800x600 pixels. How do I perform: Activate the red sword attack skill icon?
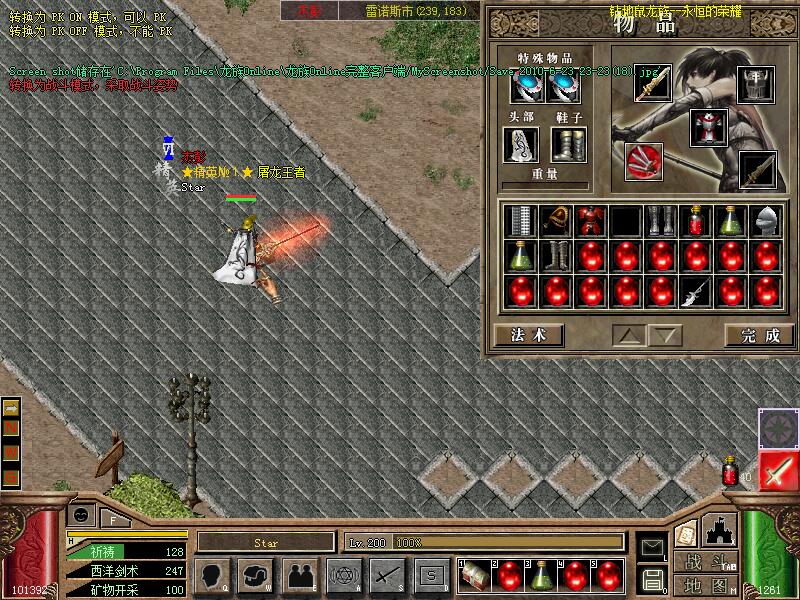pos(777,470)
